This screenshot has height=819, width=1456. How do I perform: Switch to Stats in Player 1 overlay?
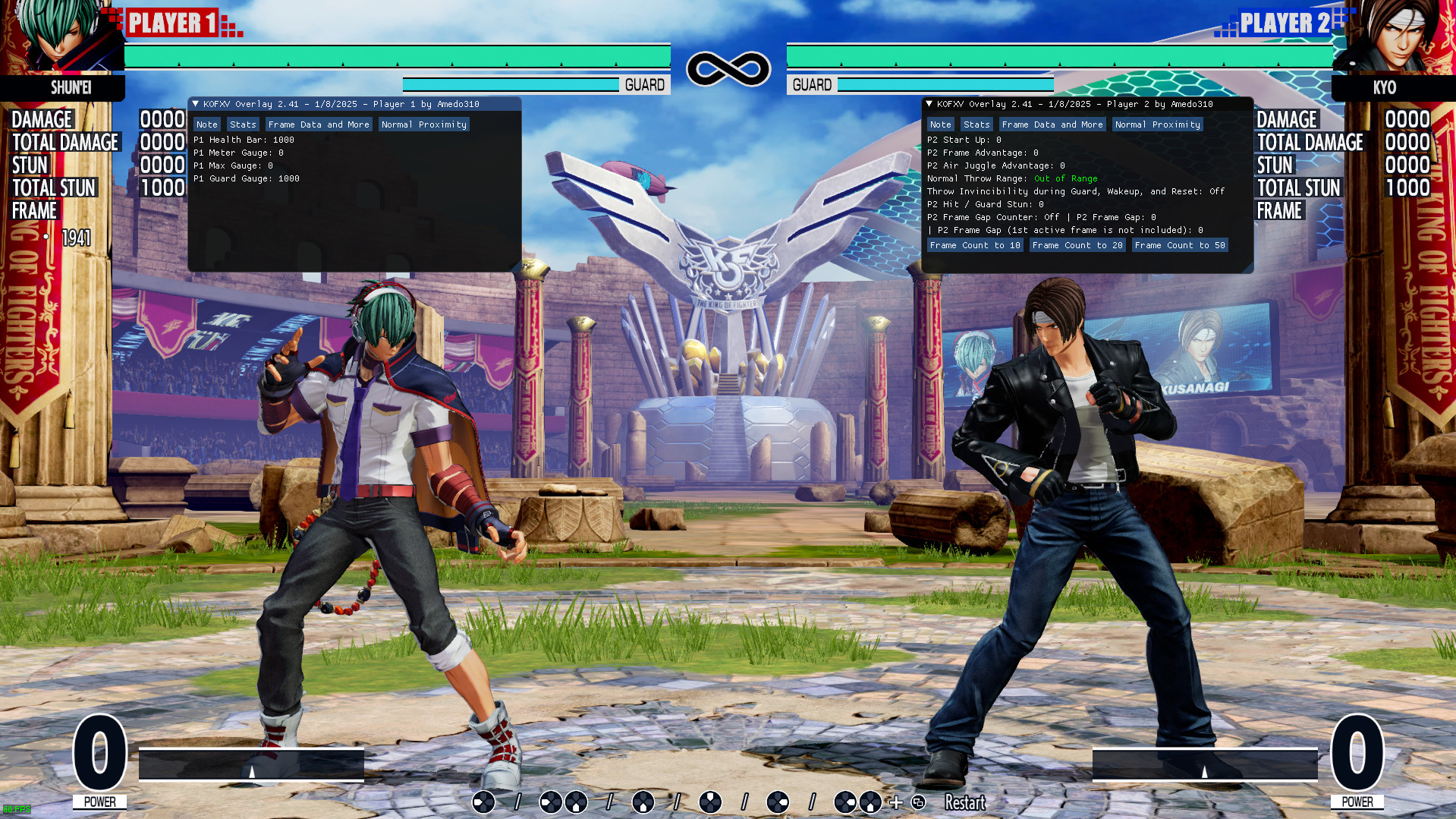coord(243,124)
